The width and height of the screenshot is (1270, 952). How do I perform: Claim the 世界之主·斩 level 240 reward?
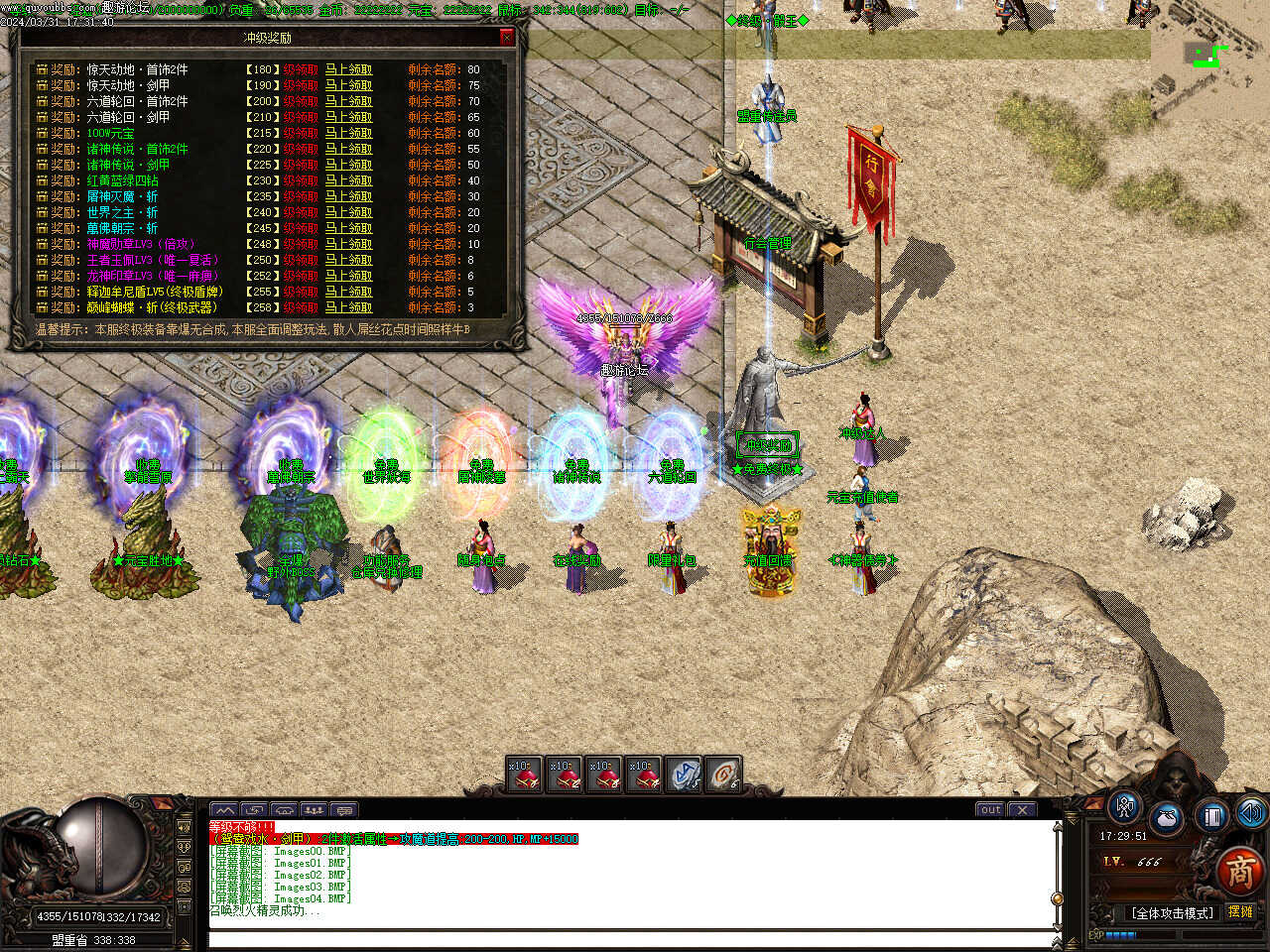(x=348, y=212)
